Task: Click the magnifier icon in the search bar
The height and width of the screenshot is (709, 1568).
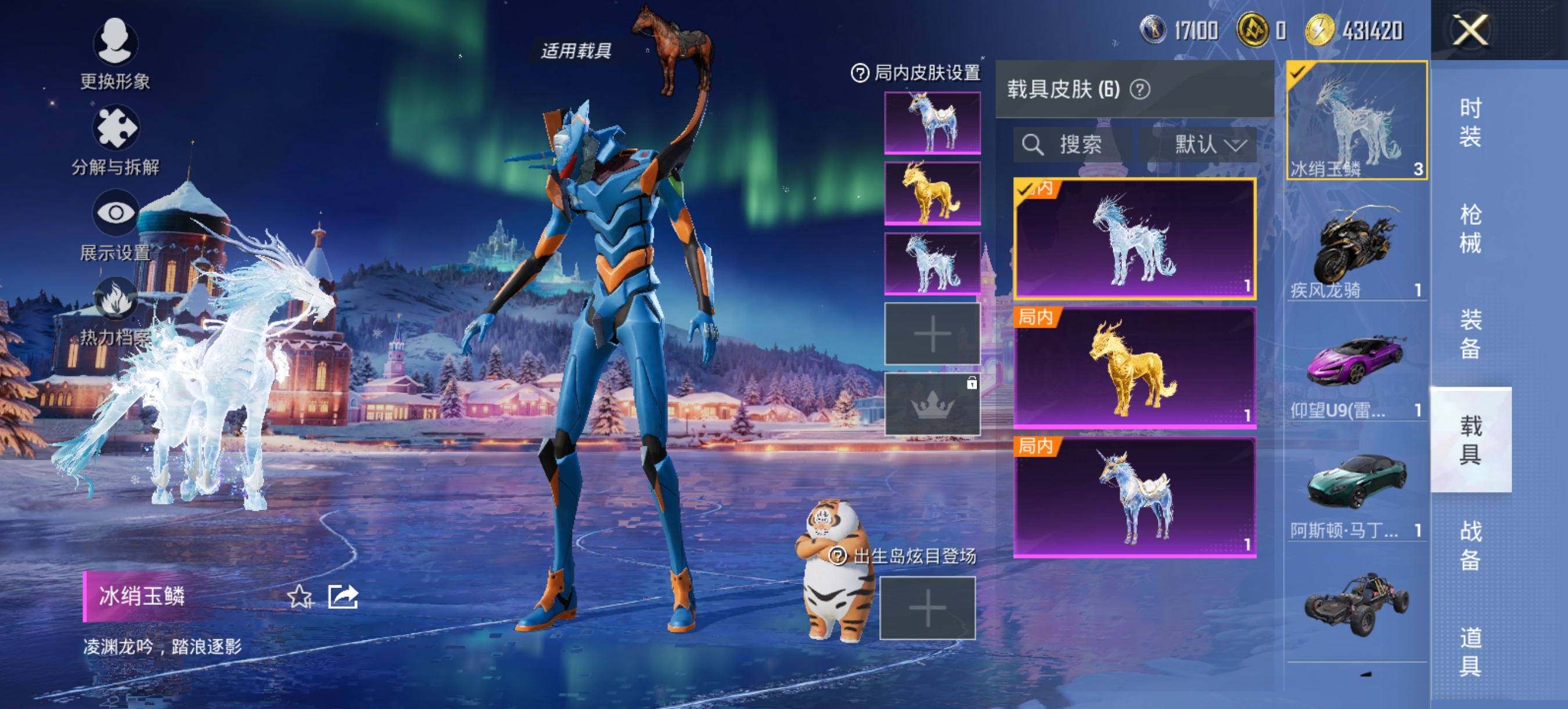Action: (x=1033, y=145)
